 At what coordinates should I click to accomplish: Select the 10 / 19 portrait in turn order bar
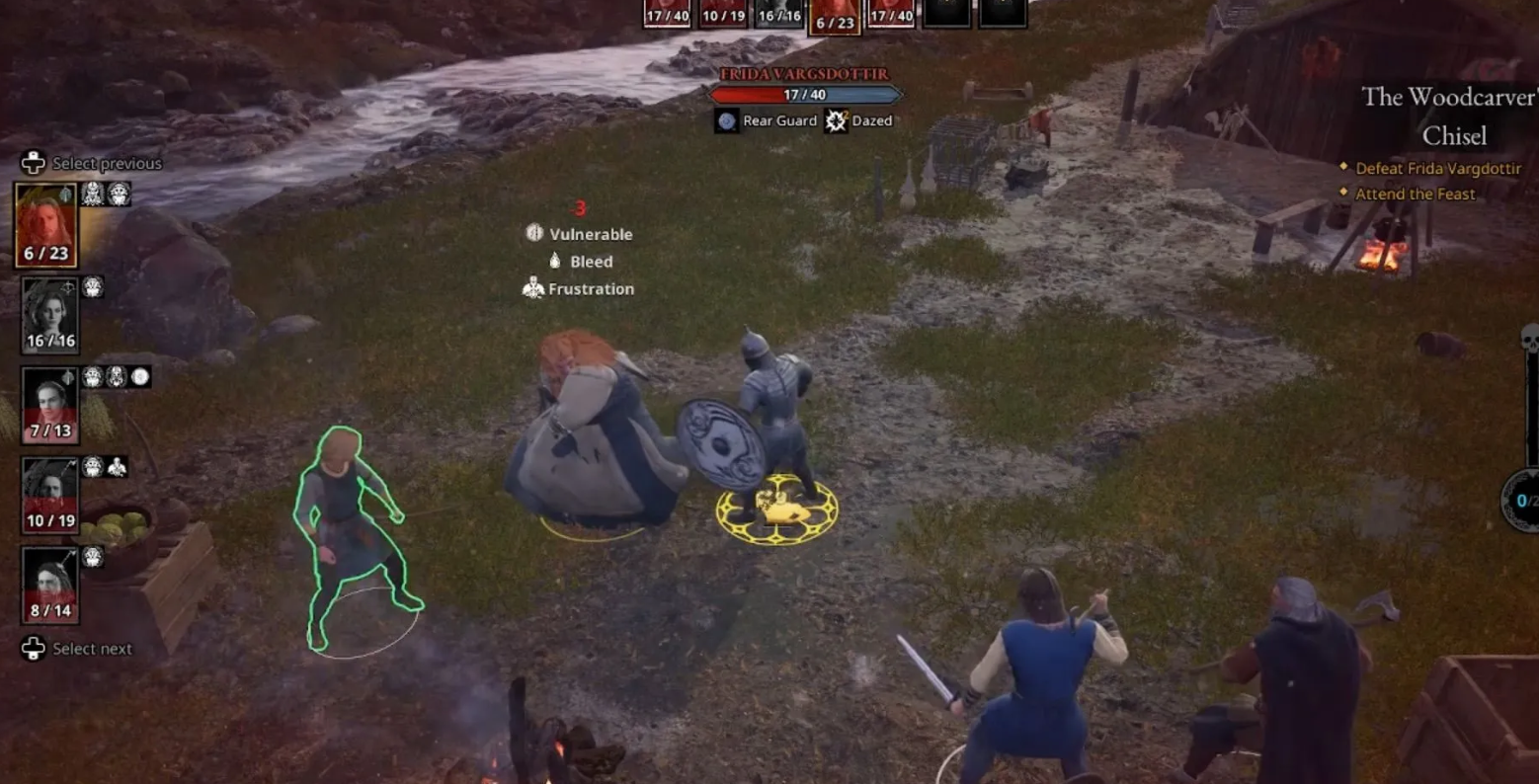click(723, 13)
